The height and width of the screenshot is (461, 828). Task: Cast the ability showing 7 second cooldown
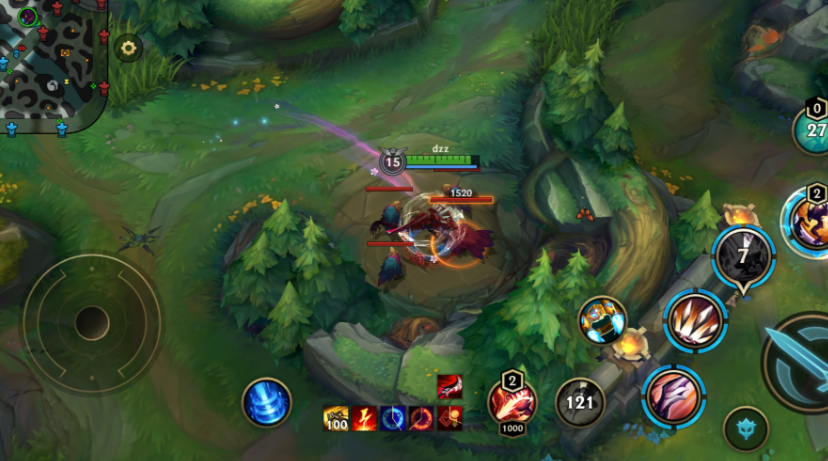(743, 256)
